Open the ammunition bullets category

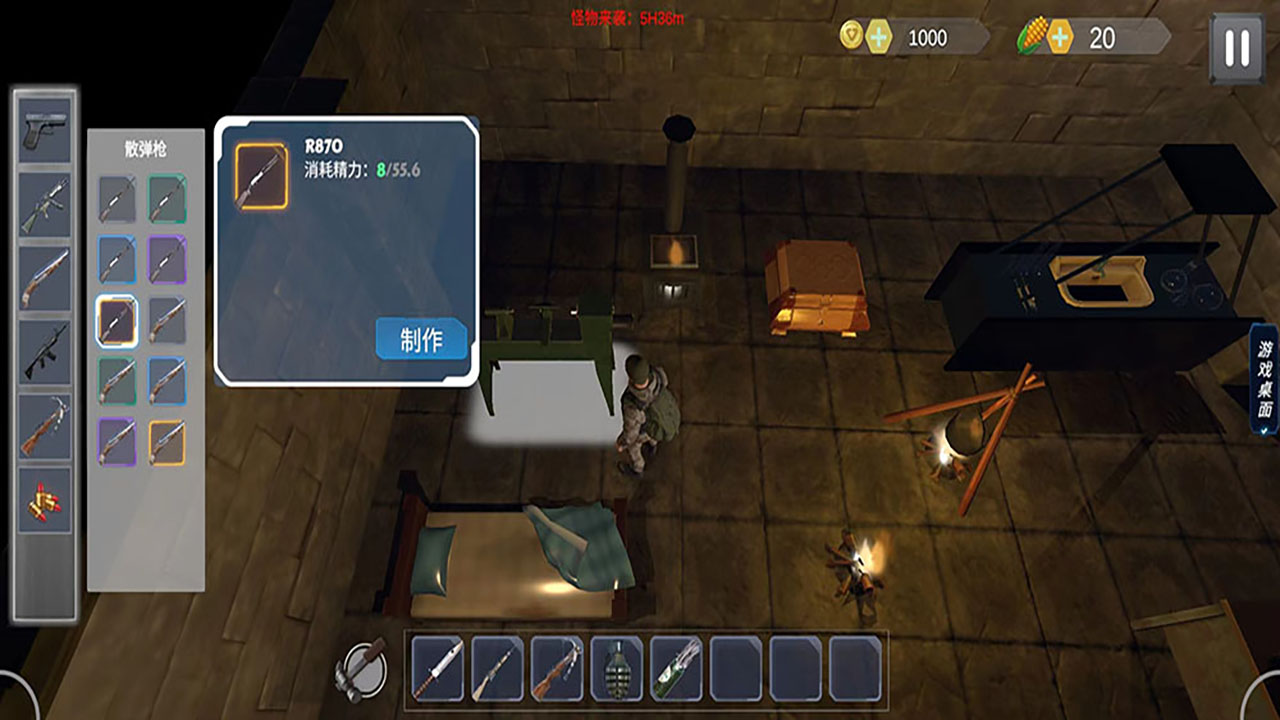(45, 499)
